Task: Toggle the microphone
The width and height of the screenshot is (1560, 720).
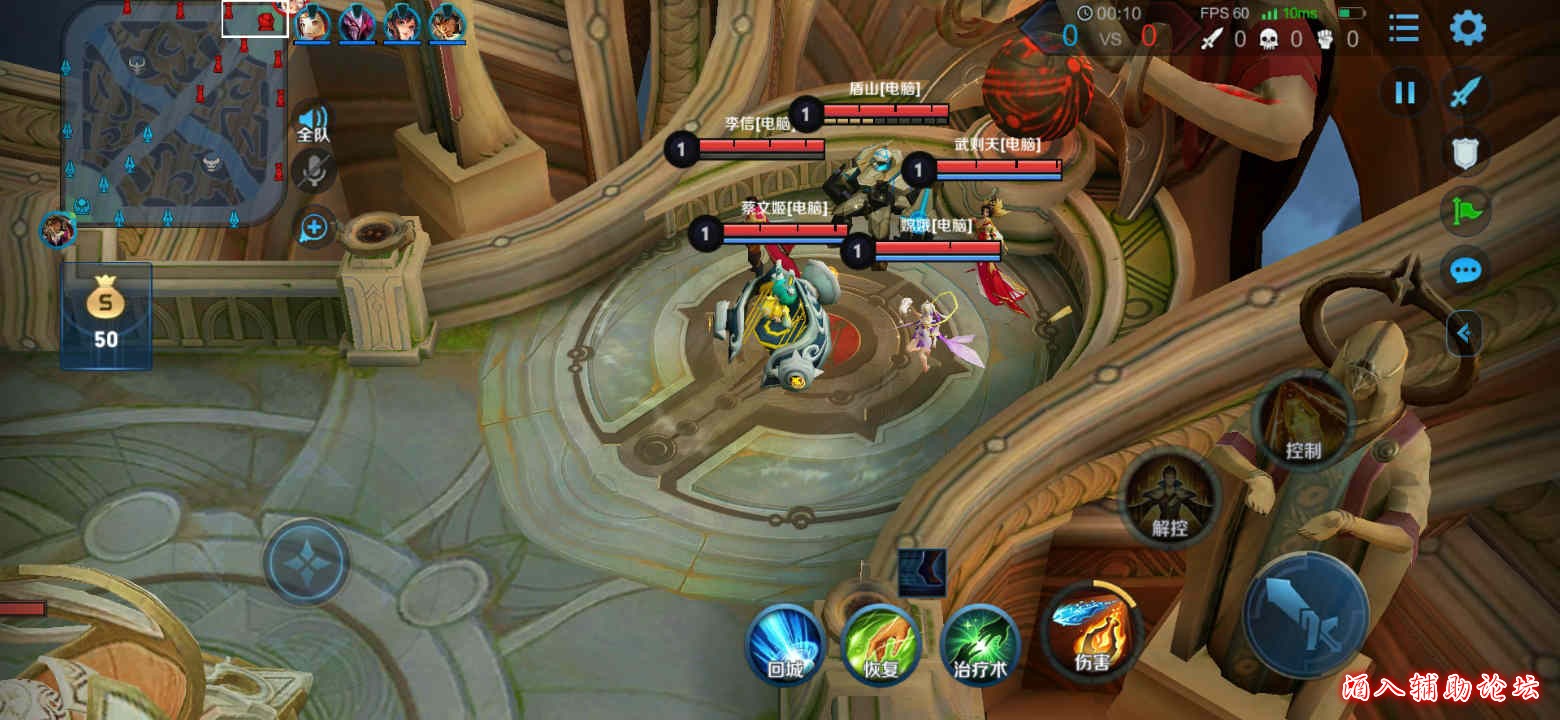Action: click(314, 173)
